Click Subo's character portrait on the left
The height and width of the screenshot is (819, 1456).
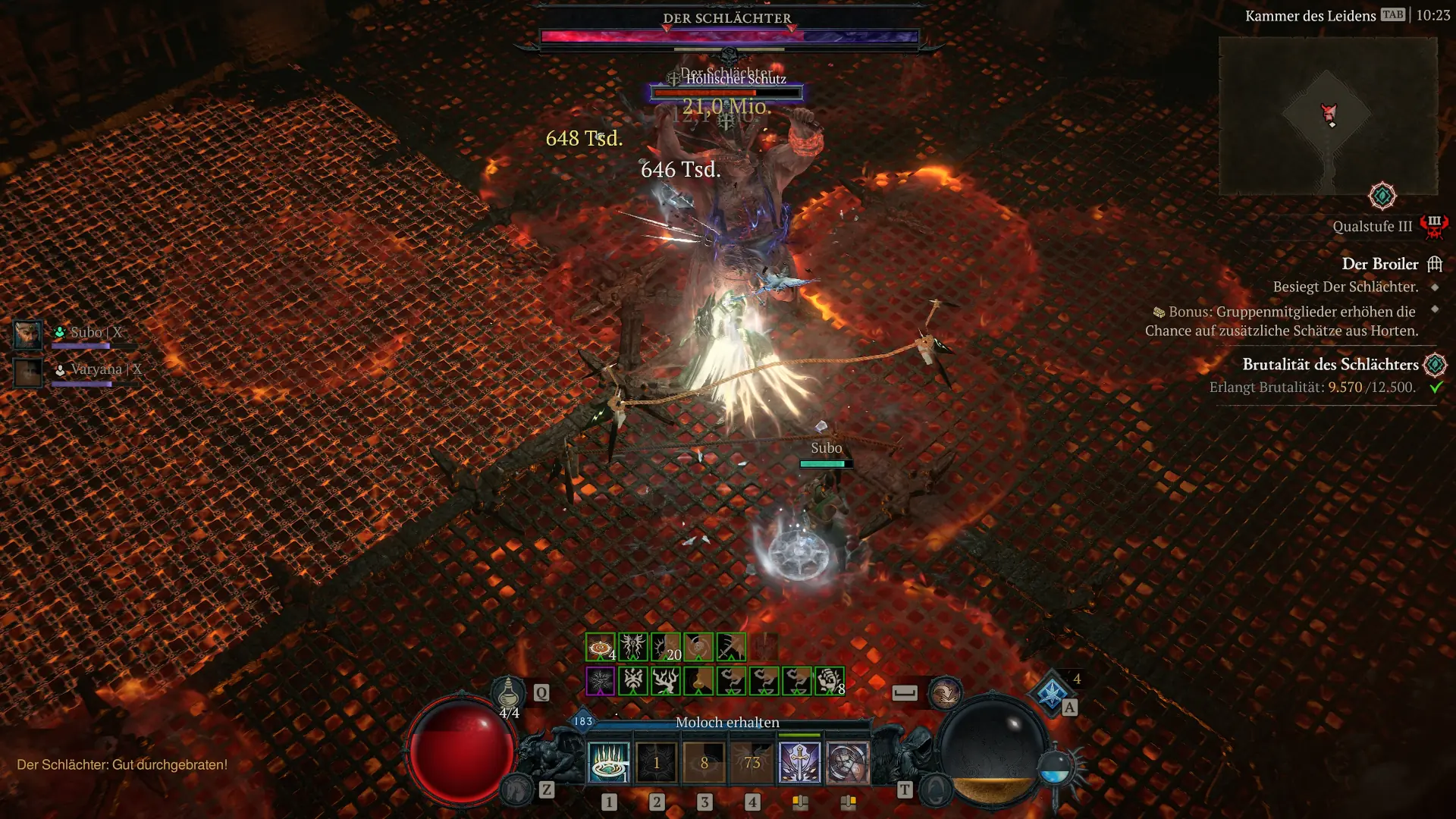tap(27, 334)
